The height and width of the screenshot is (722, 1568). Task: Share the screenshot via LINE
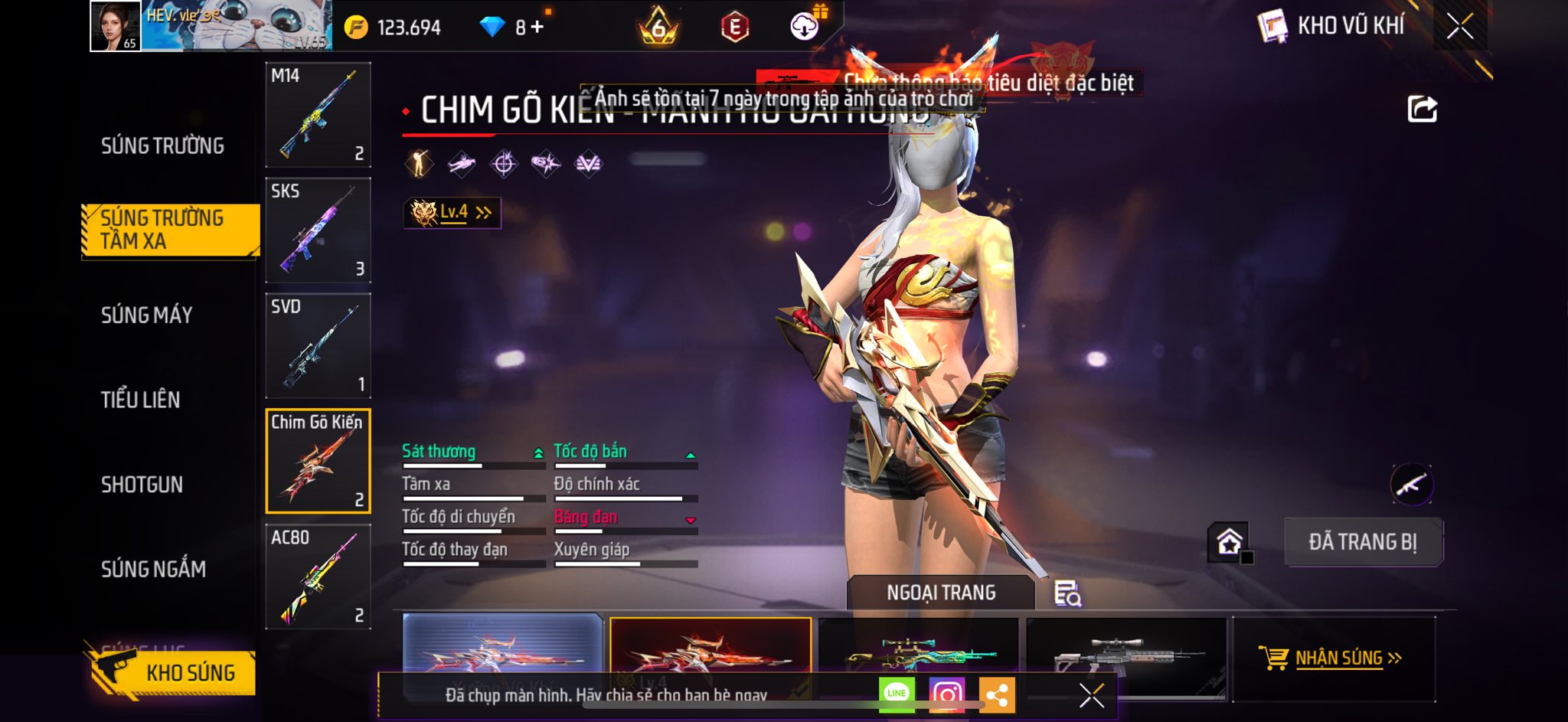(x=897, y=694)
